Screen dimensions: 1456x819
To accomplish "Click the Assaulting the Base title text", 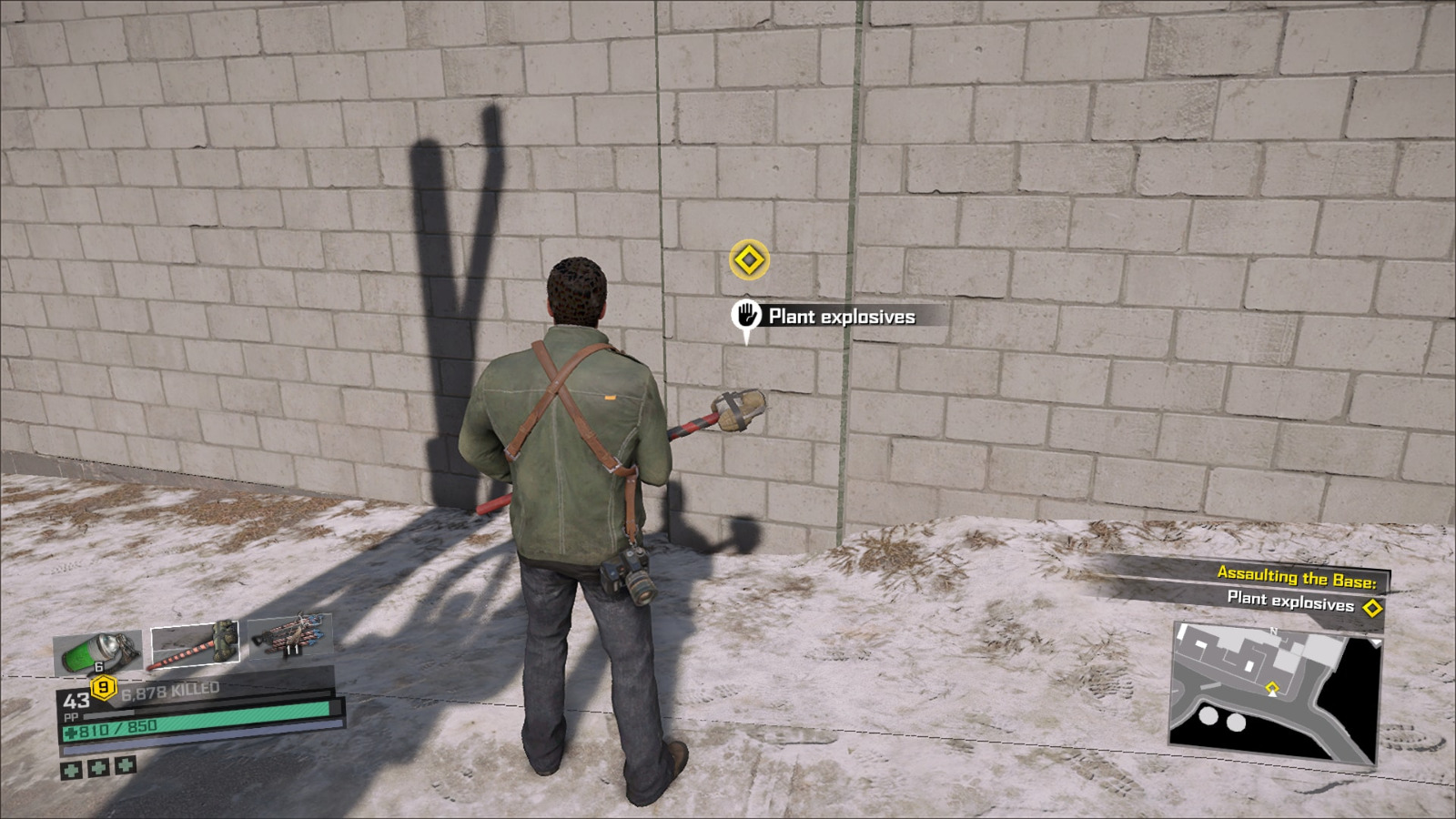I will pos(1296,576).
